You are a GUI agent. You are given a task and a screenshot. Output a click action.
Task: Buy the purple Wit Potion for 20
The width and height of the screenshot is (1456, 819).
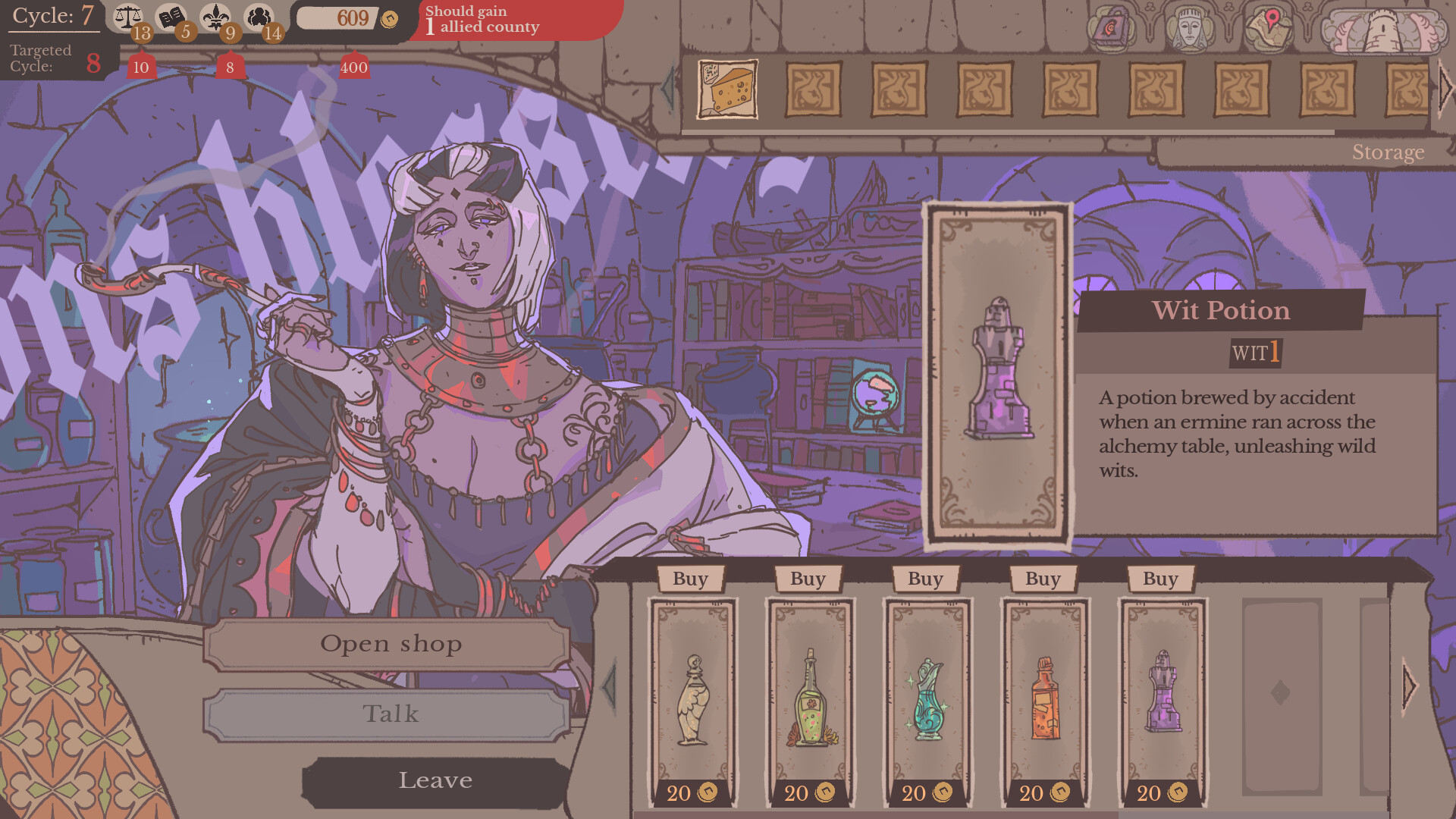1160,579
